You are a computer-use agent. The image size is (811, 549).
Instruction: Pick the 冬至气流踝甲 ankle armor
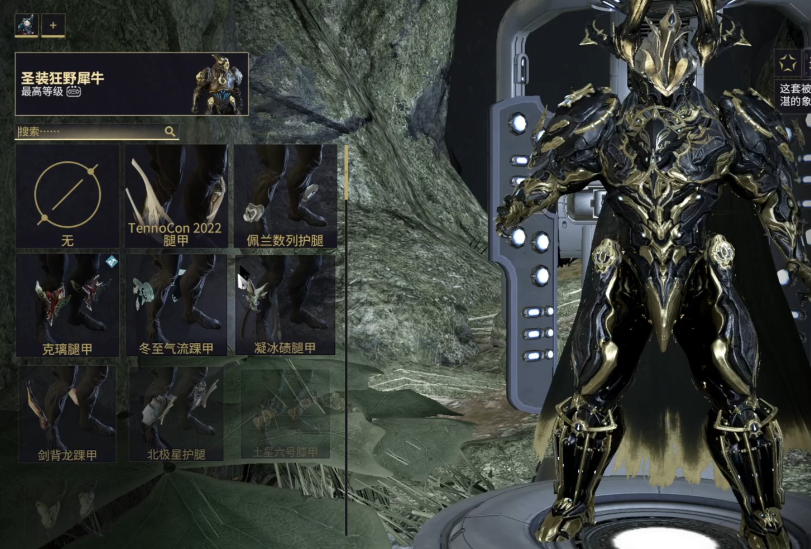(x=176, y=305)
